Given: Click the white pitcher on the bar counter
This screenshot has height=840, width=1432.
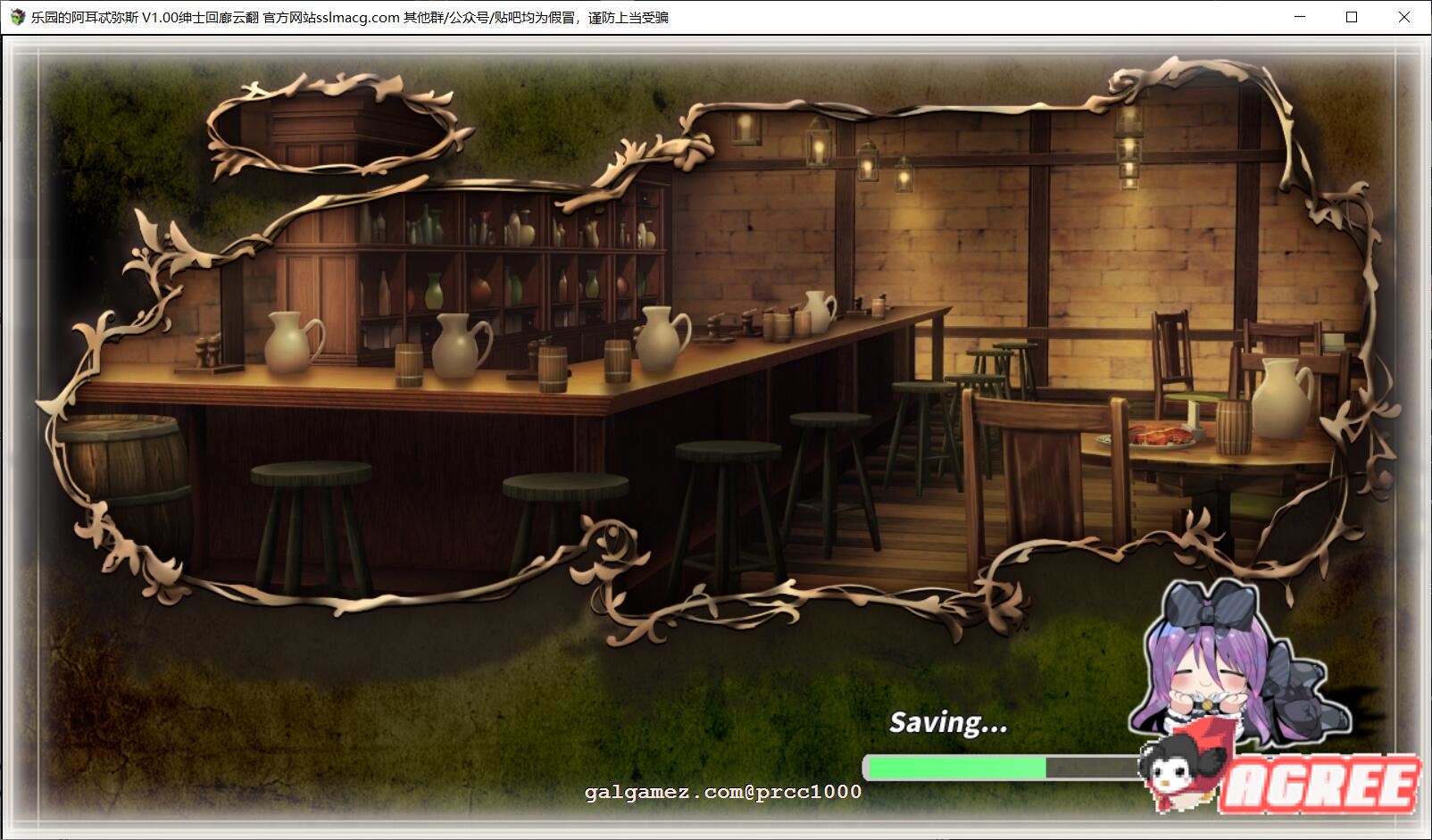Looking at the screenshot, I should coord(290,344).
